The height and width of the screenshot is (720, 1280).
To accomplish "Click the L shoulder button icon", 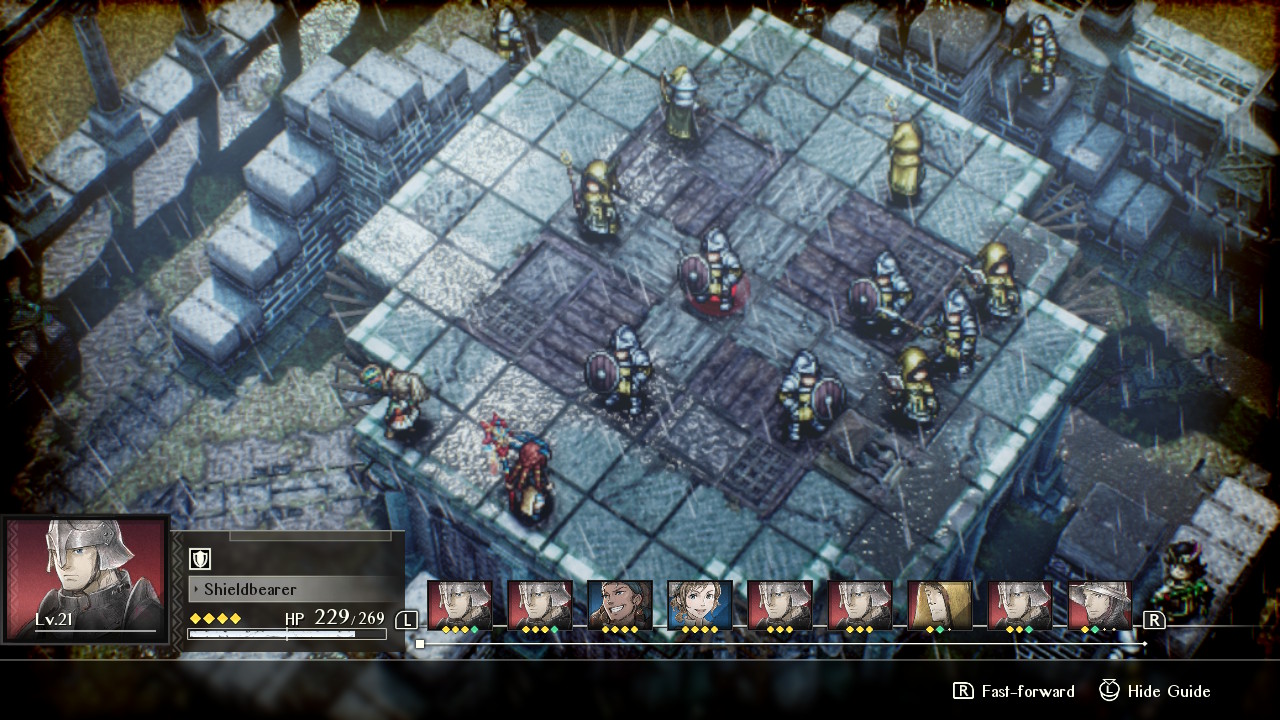I will click(x=407, y=621).
